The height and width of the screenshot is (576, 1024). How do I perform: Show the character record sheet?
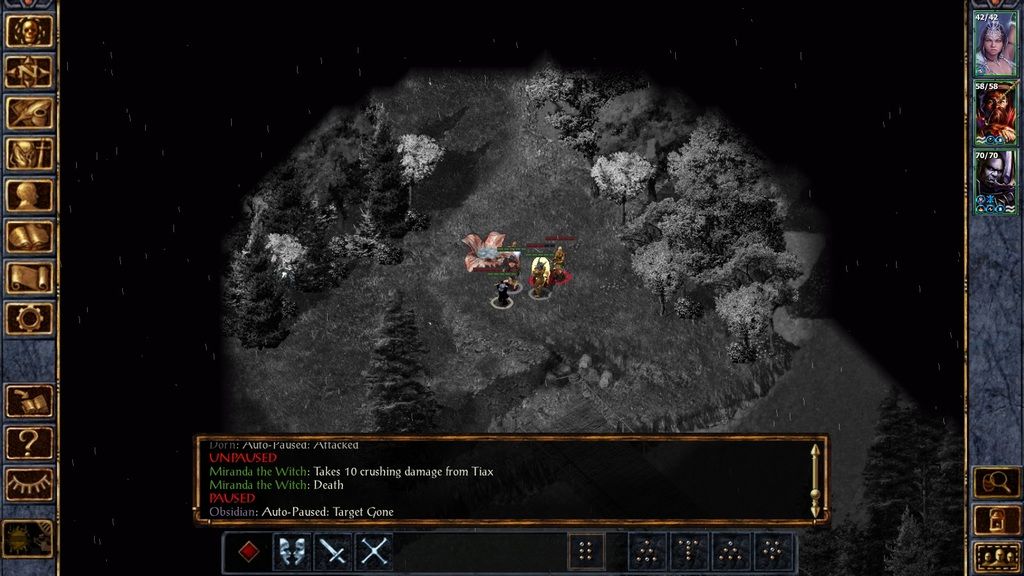29,195
